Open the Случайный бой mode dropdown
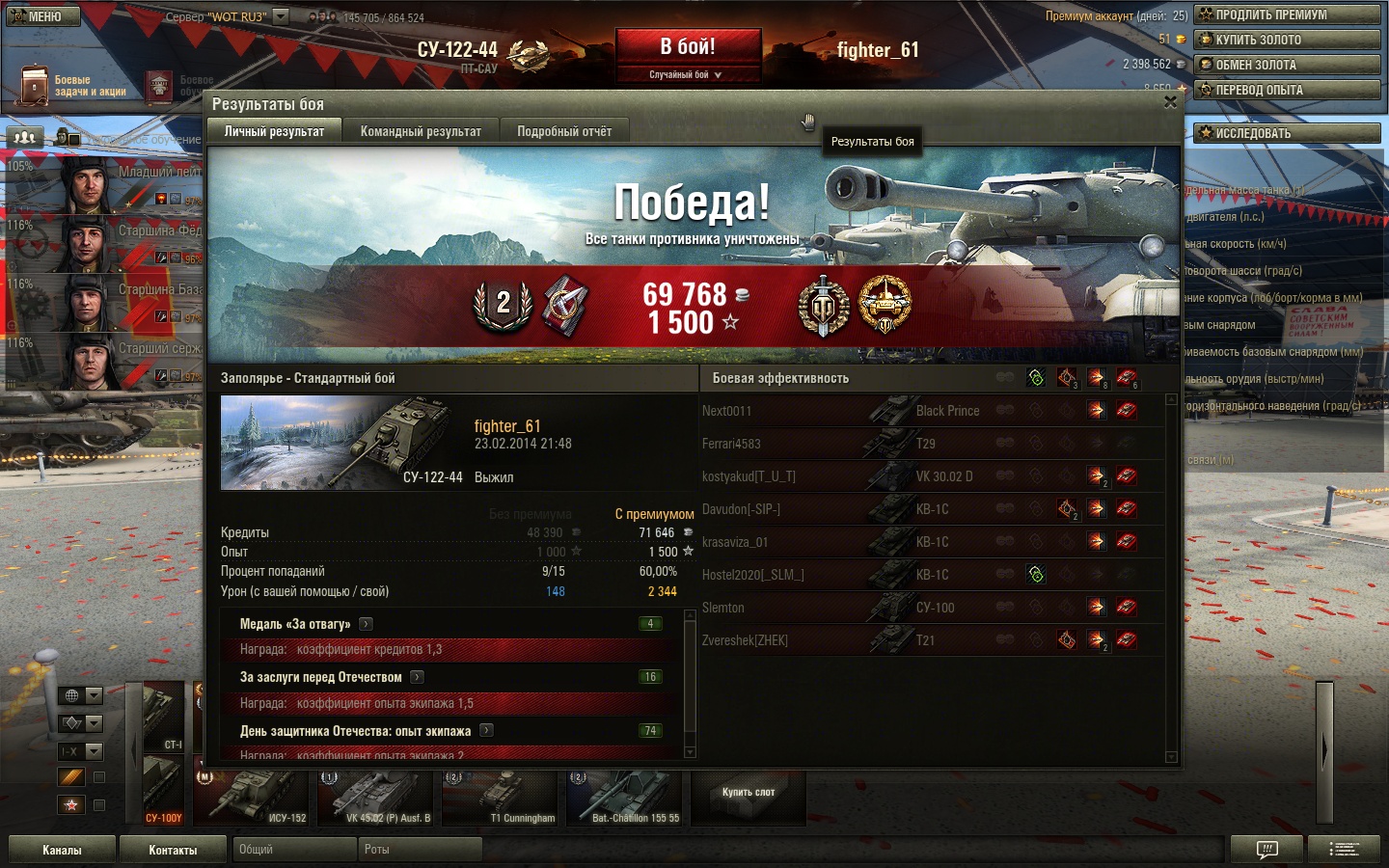 (687, 74)
